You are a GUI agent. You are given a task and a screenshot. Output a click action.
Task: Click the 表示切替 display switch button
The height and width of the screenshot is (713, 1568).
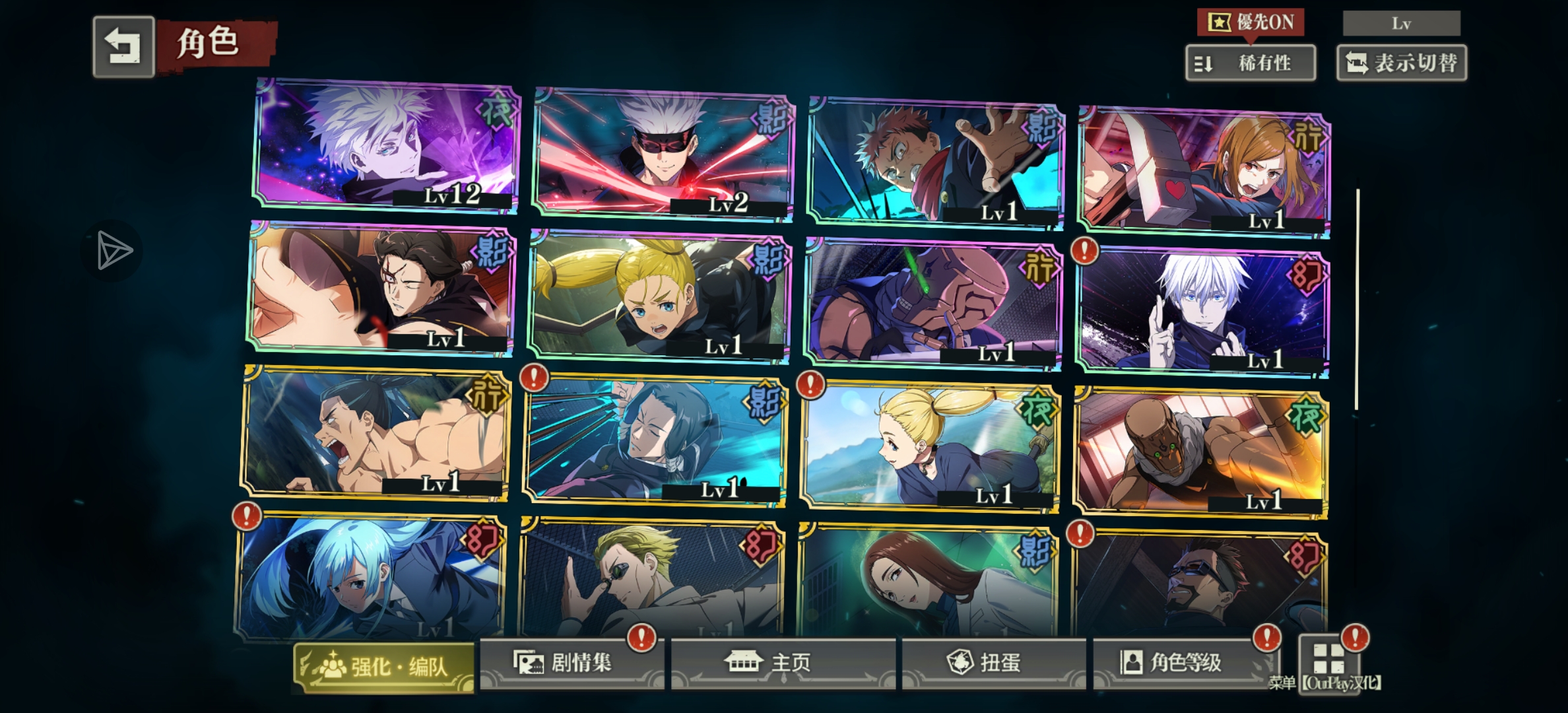pos(1401,63)
